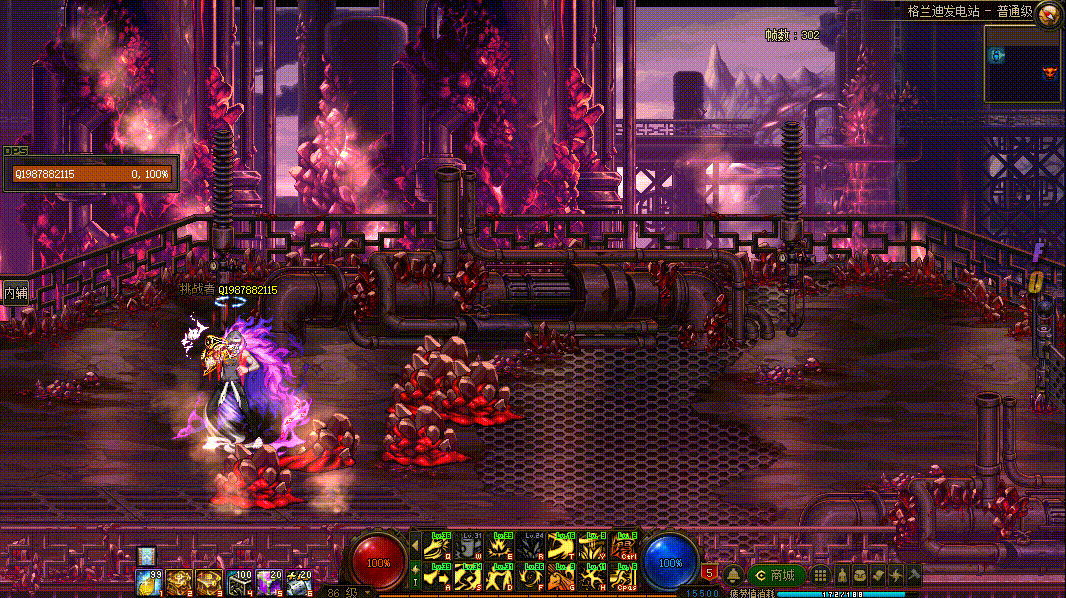1066x598 pixels.
Task: Activate the skill bound to T
Action: (563, 546)
